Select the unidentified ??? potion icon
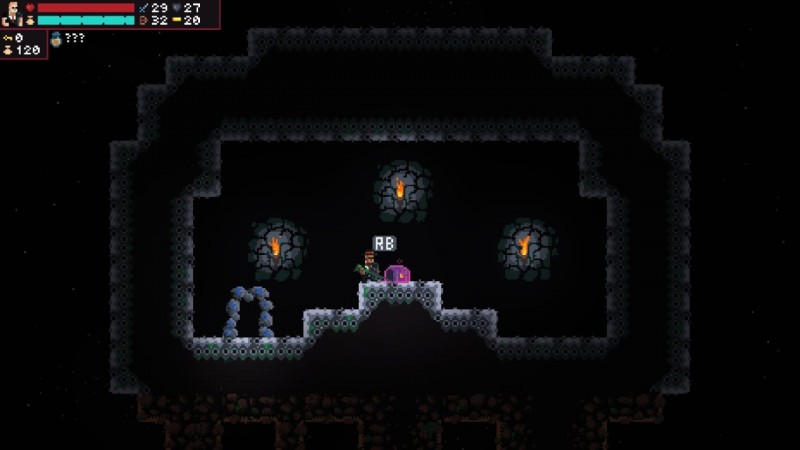This screenshot has height=450, width=800. coord(56,39)
